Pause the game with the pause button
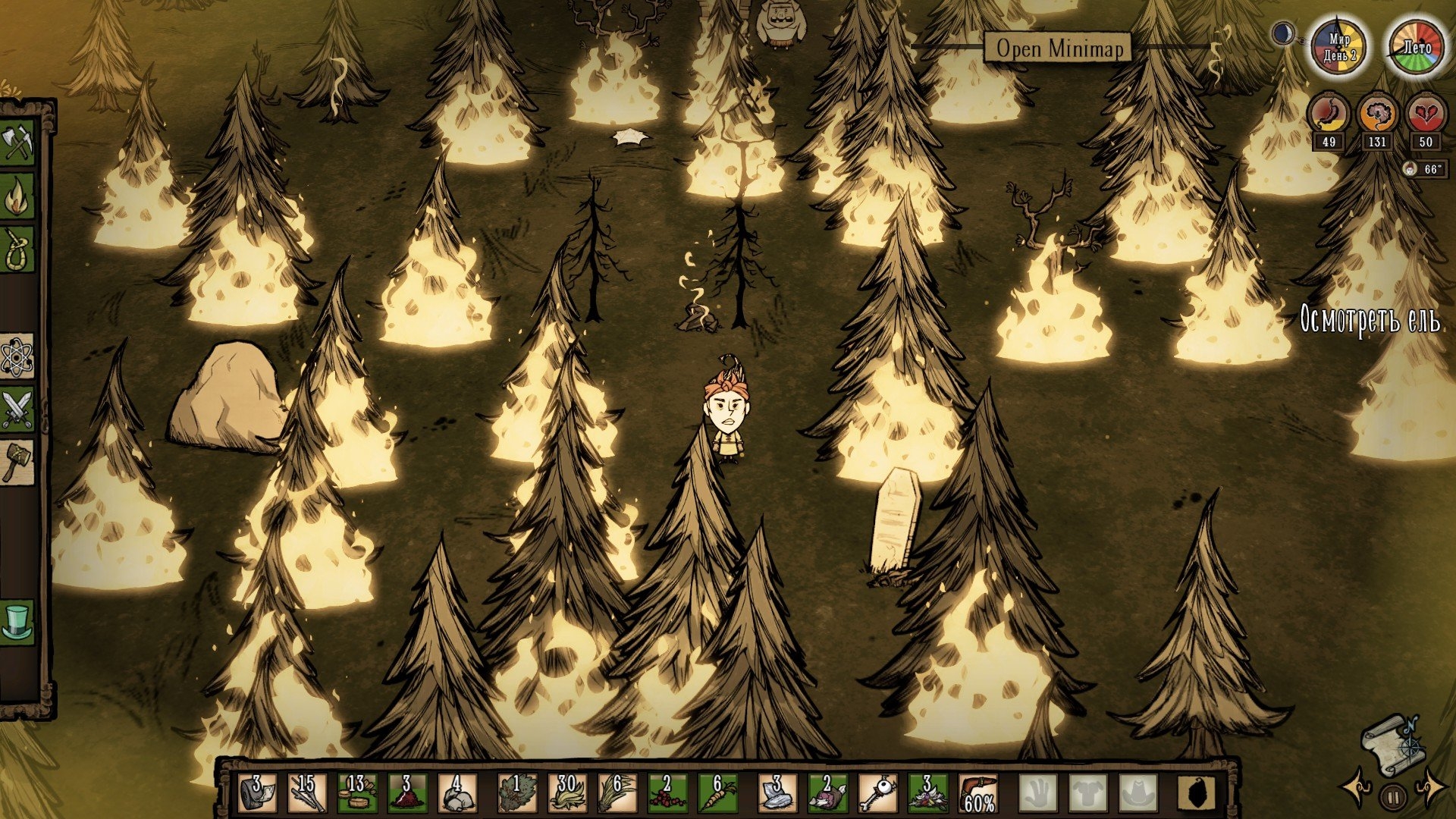The width and height of the screenshot is (1456, 819). point(1393,796)
